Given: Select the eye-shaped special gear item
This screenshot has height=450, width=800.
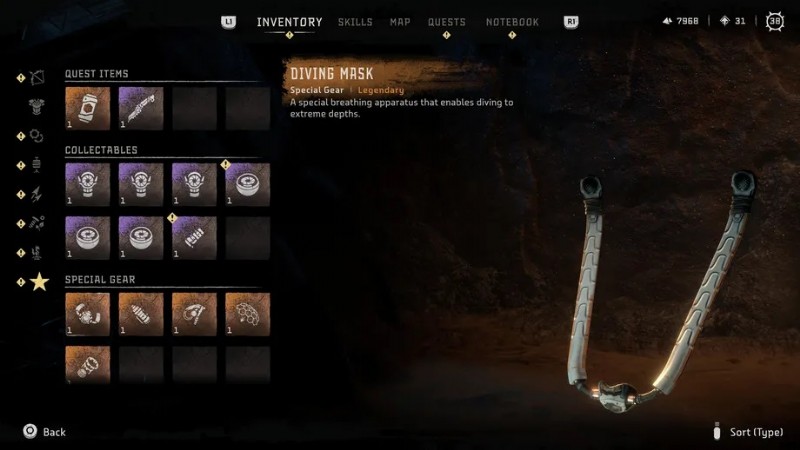Looking at the screenshot, I should [x=194, y=313].
